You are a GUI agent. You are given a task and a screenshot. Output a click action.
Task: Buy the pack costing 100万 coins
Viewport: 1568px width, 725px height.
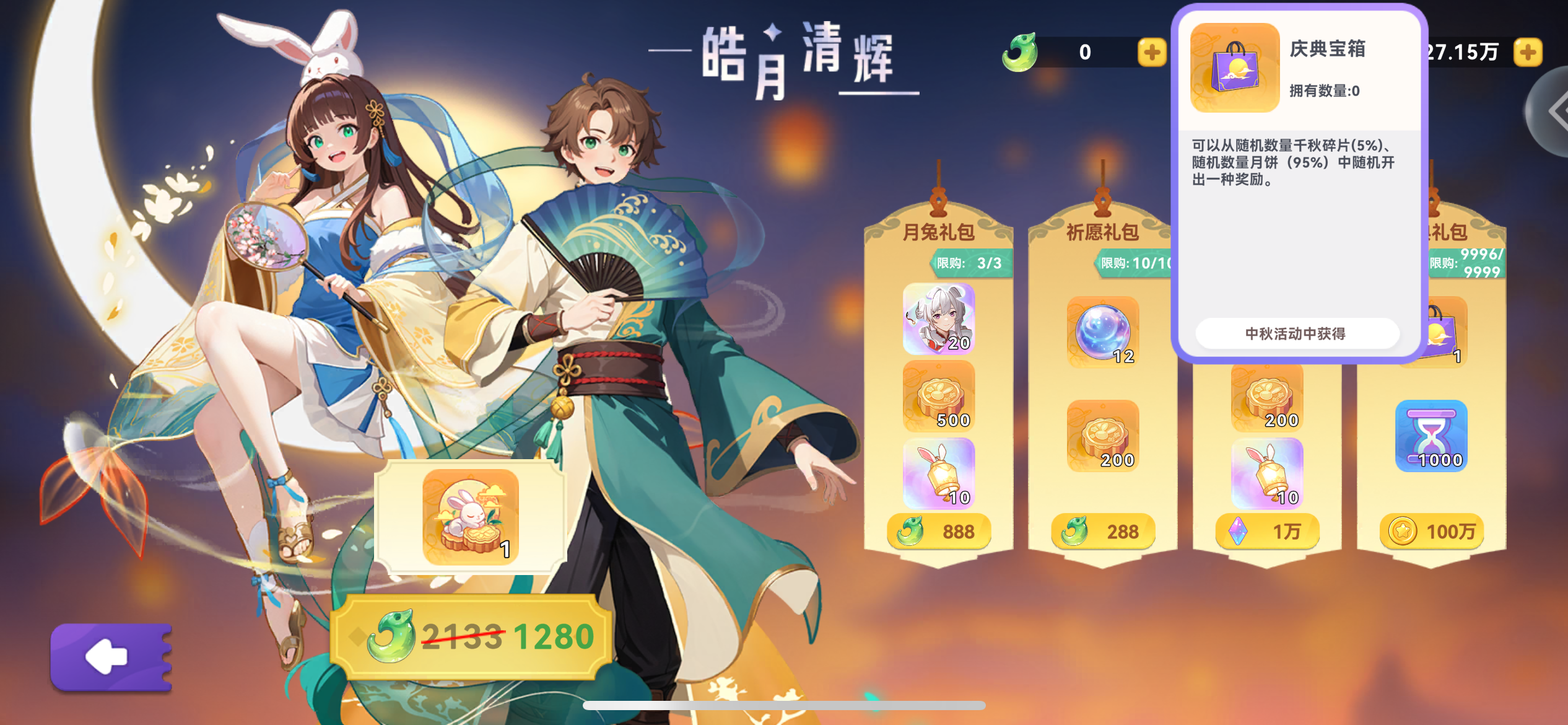coord(1431,531)
